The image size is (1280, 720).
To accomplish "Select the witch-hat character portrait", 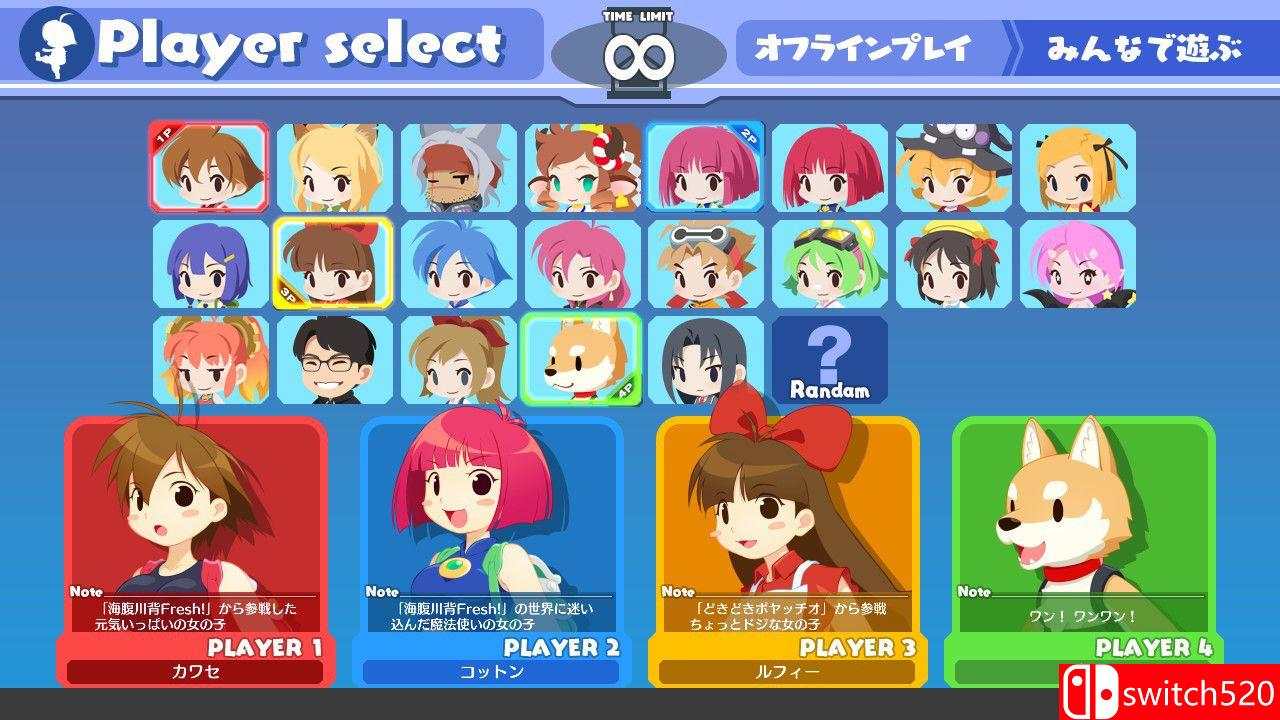I will coord(953,168).
